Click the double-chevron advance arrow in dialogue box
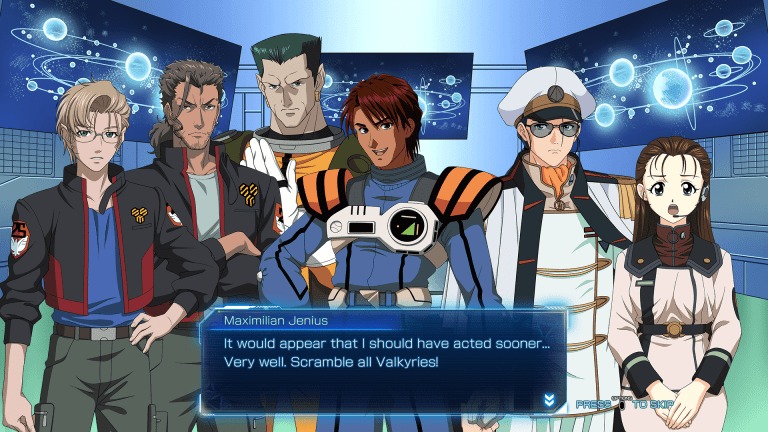 (549, 399)
